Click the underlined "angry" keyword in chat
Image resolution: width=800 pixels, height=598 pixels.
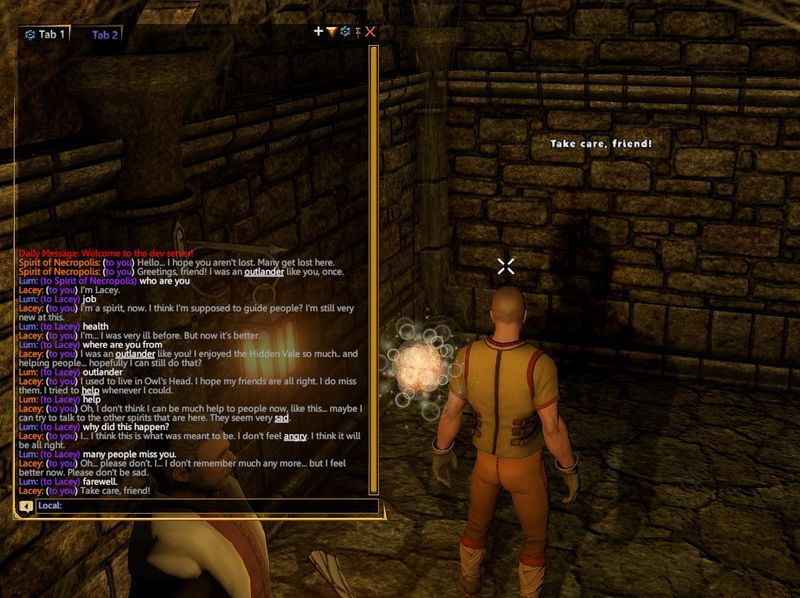coord(296,436)
